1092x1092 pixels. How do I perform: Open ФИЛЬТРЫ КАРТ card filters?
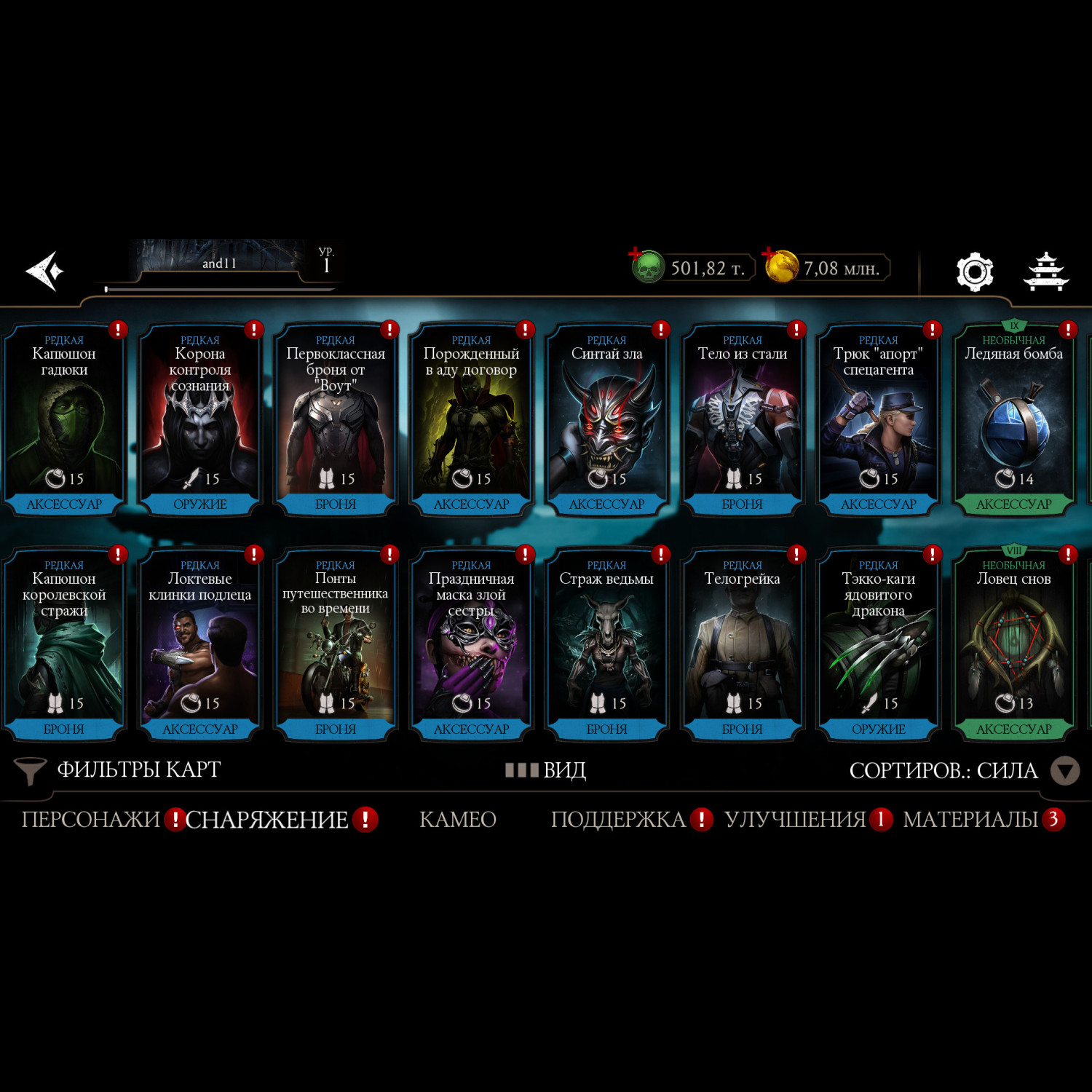[x=120, y=770]
